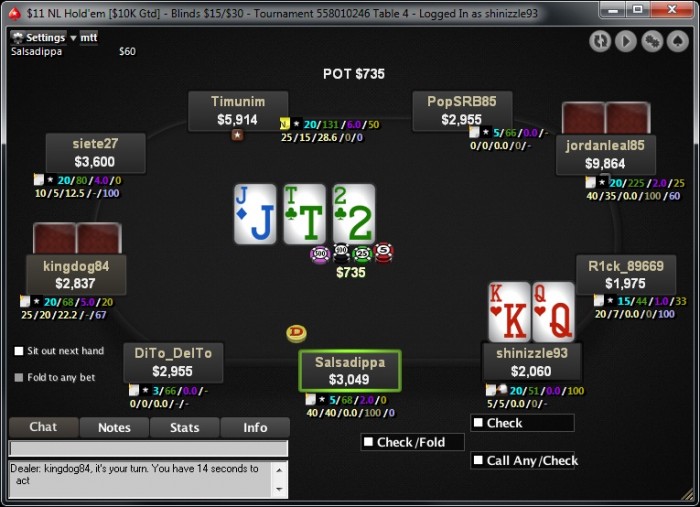Click the circular arrows refresh icon

coord(600,41)
